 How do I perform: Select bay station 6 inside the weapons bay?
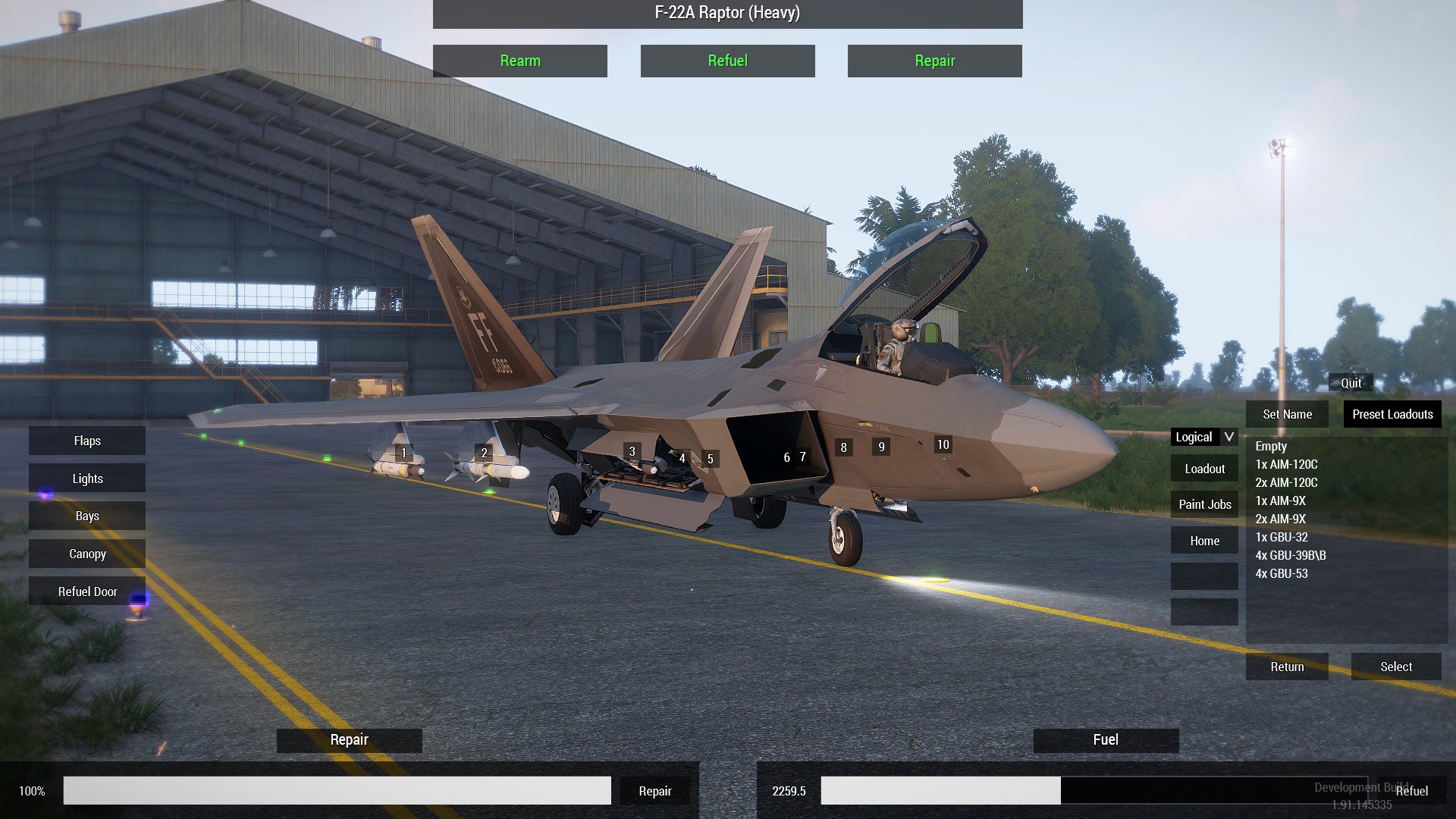tap(786, 457)
